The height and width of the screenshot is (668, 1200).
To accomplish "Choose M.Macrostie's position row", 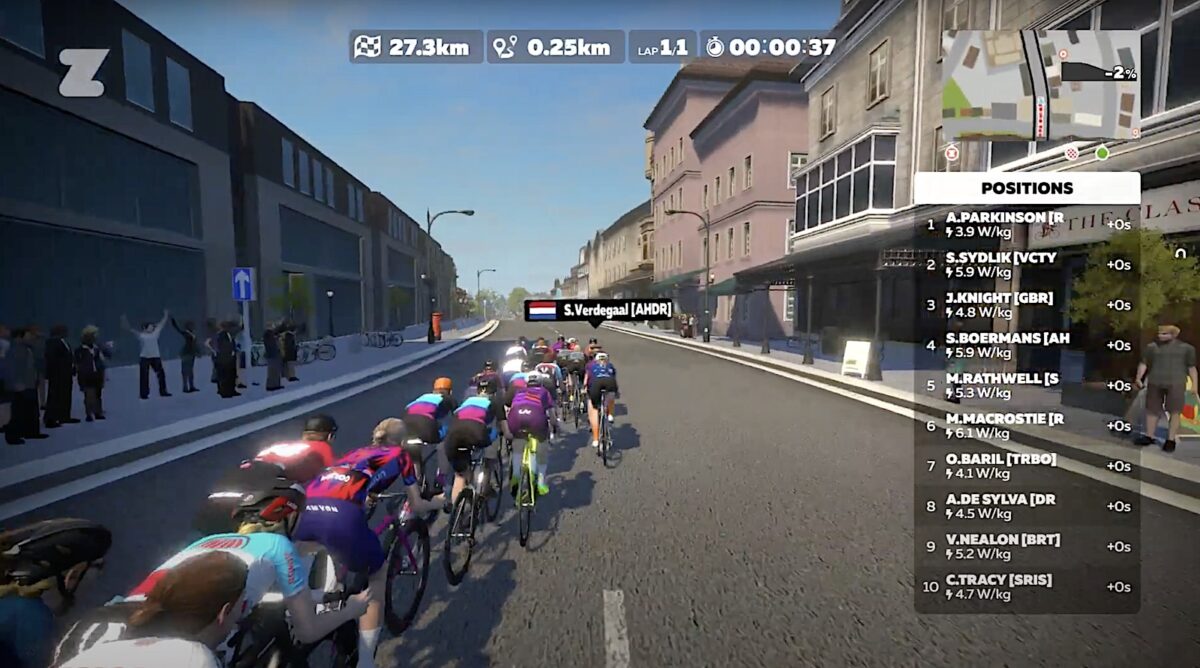I will coord(1027,426).
